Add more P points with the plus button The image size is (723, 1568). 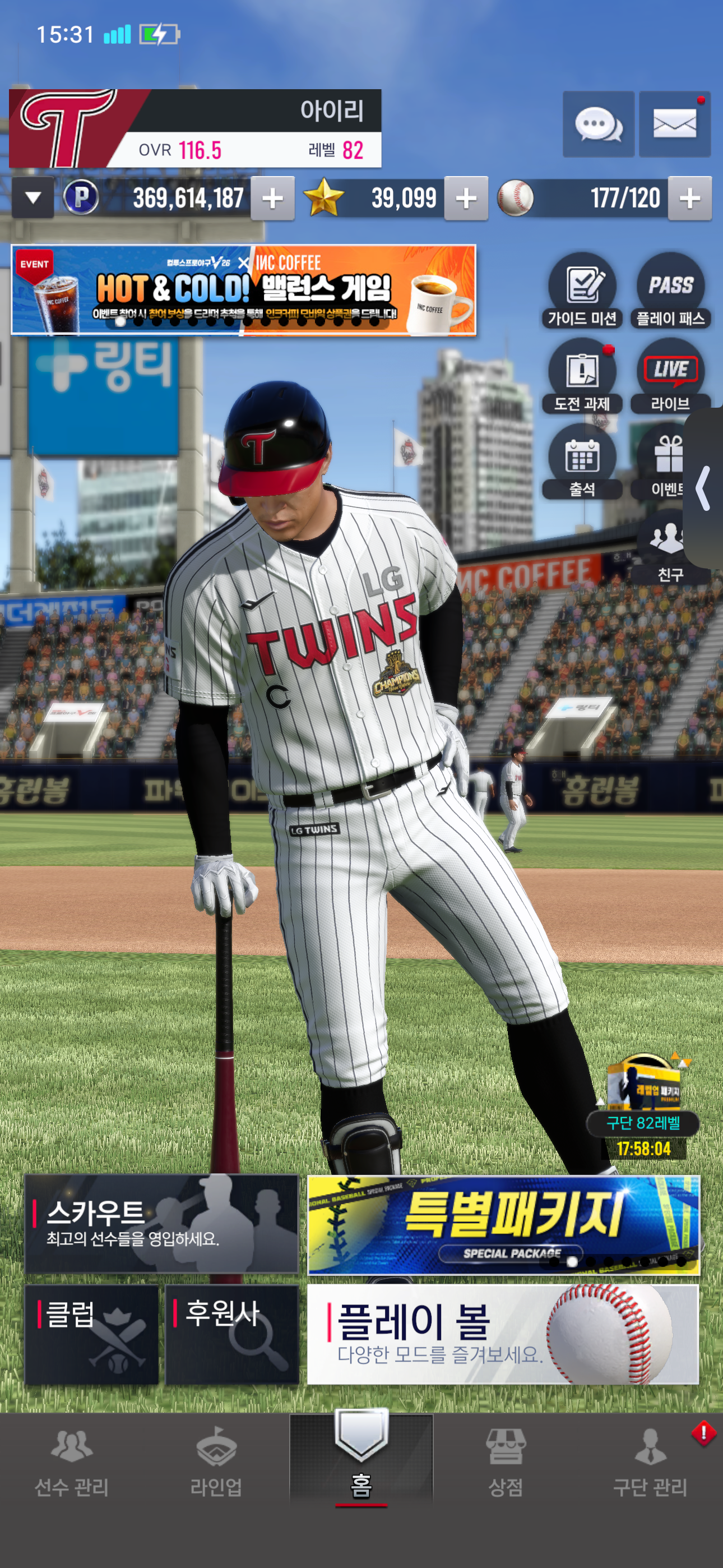[x=272, y=199]
